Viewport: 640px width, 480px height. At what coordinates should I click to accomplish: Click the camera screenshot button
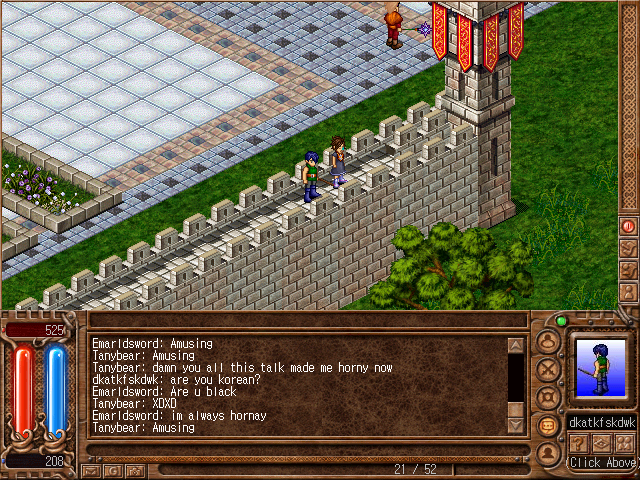pyautogui.click(x=136, y=469)
